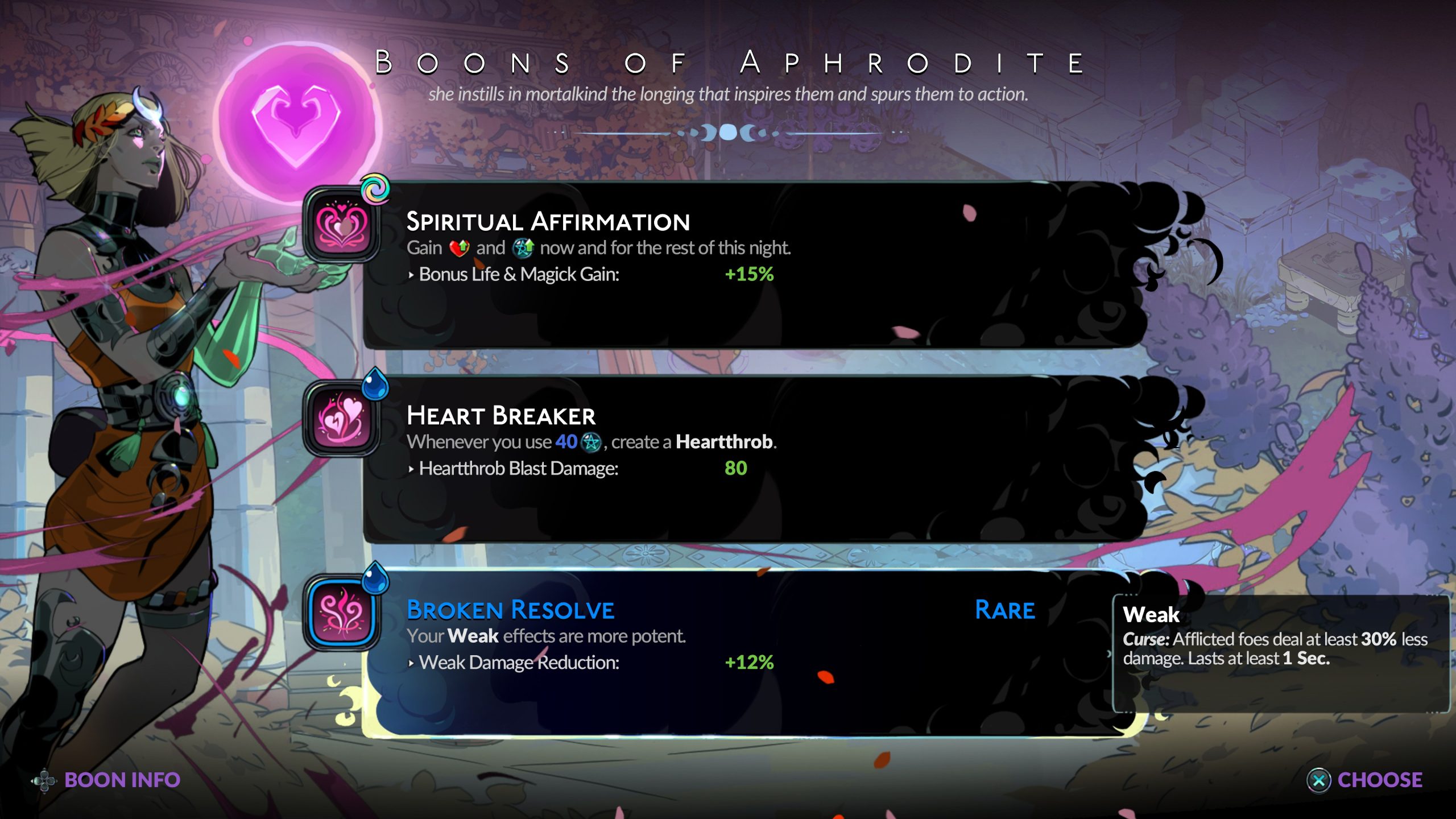The image size is (1456, 819).
Task: Click the Rare rarity label
Action: pos(1004,610)
